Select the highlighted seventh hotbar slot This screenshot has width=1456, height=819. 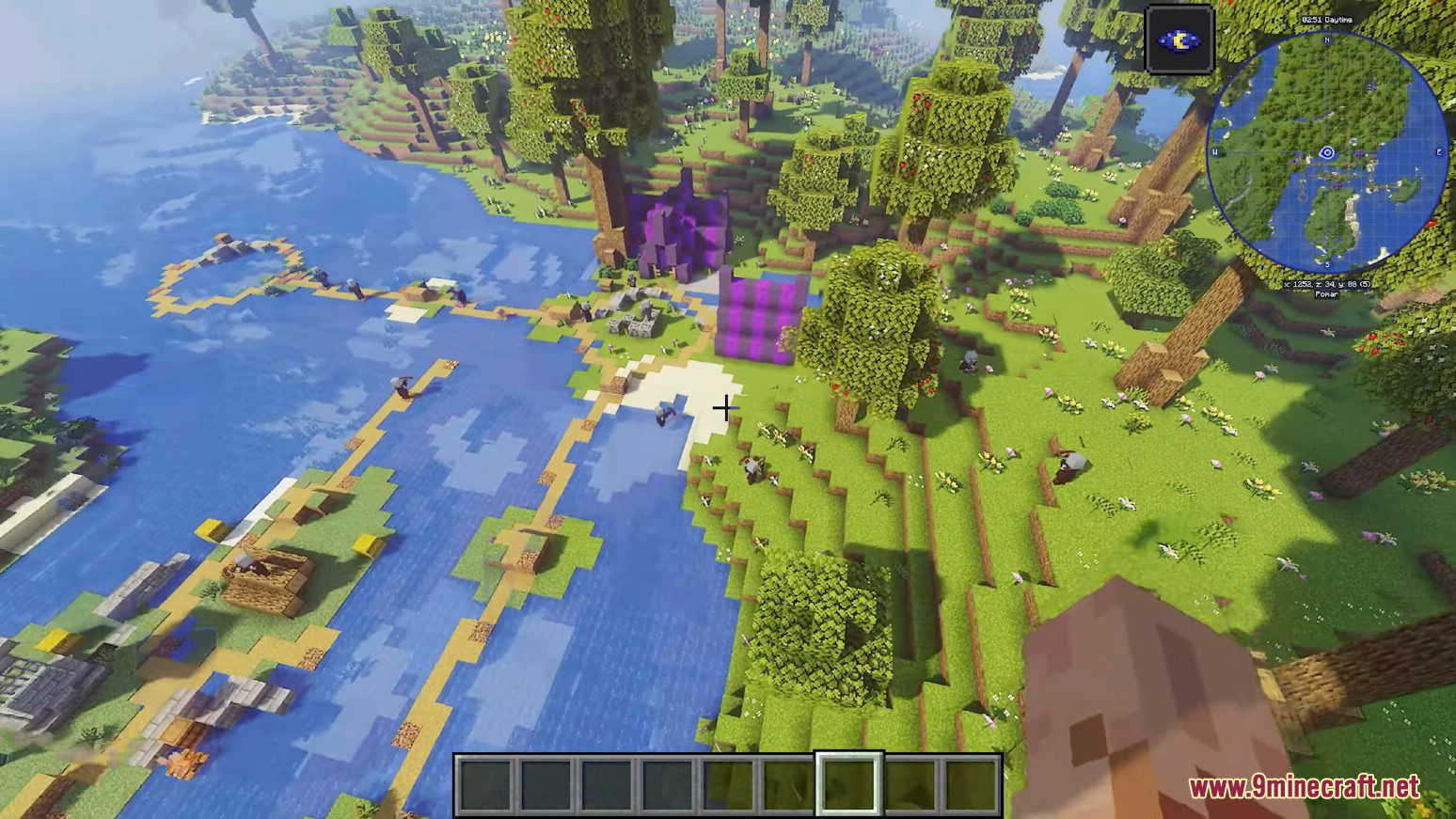(849, 784)
